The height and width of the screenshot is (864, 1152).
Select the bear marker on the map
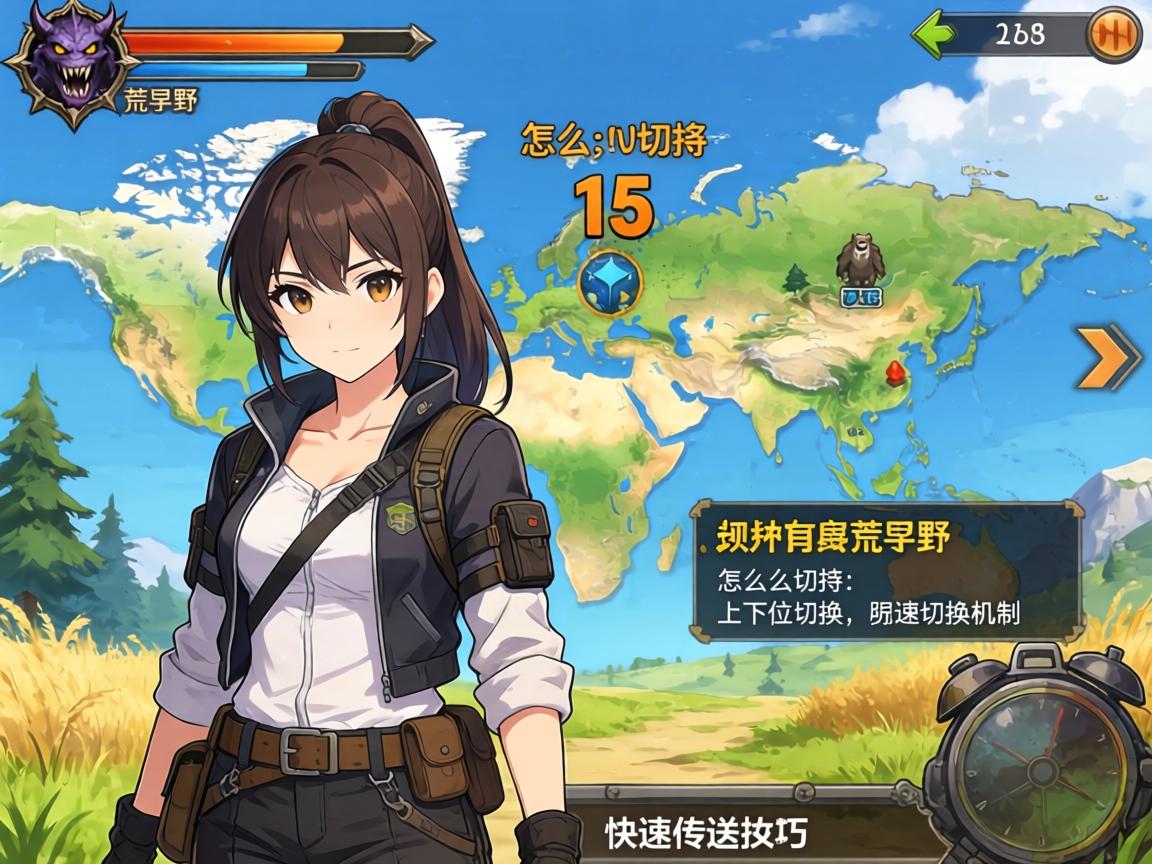pos(859,260)
